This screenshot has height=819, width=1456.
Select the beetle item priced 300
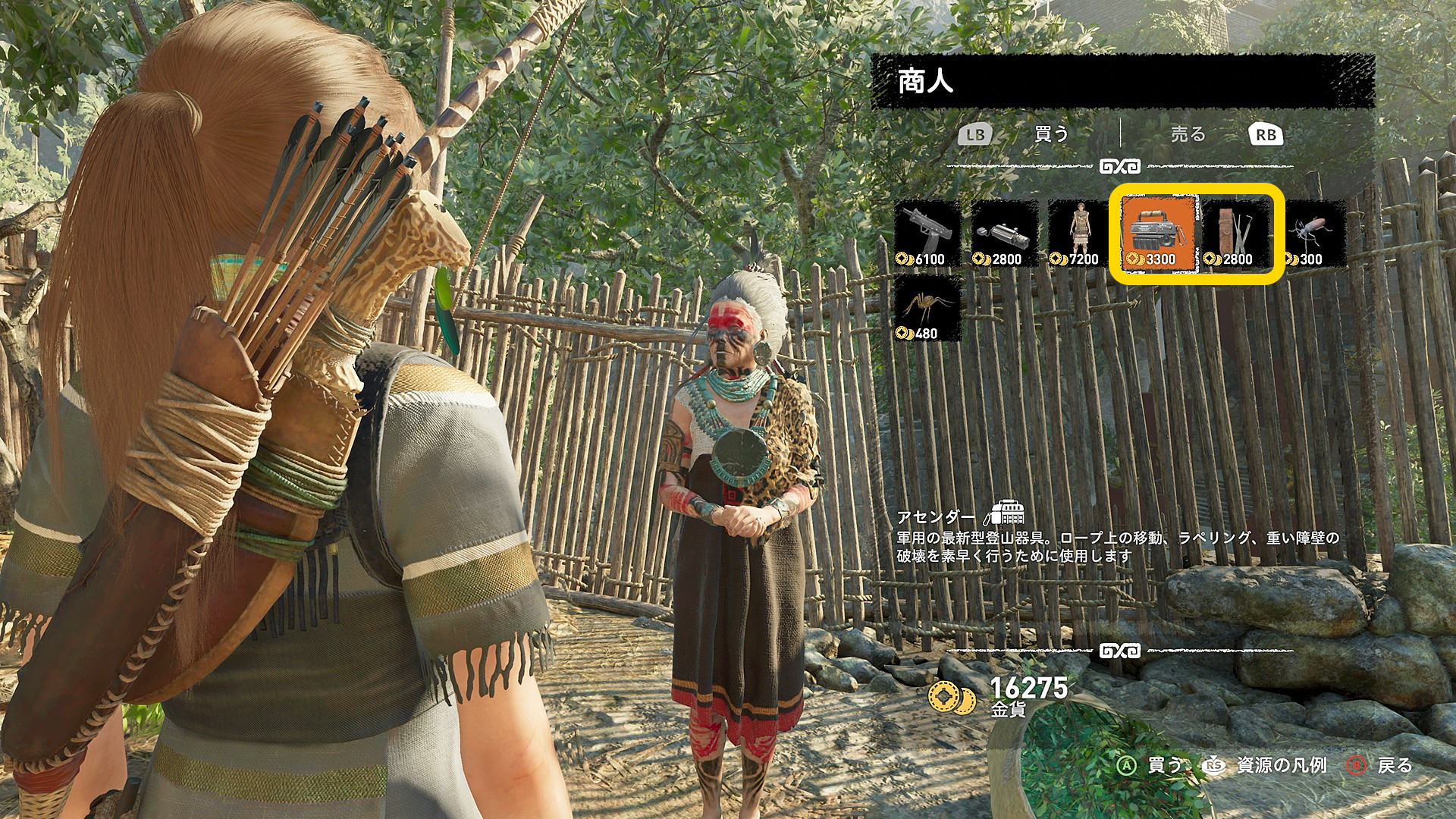click(x=1312, y=234)
